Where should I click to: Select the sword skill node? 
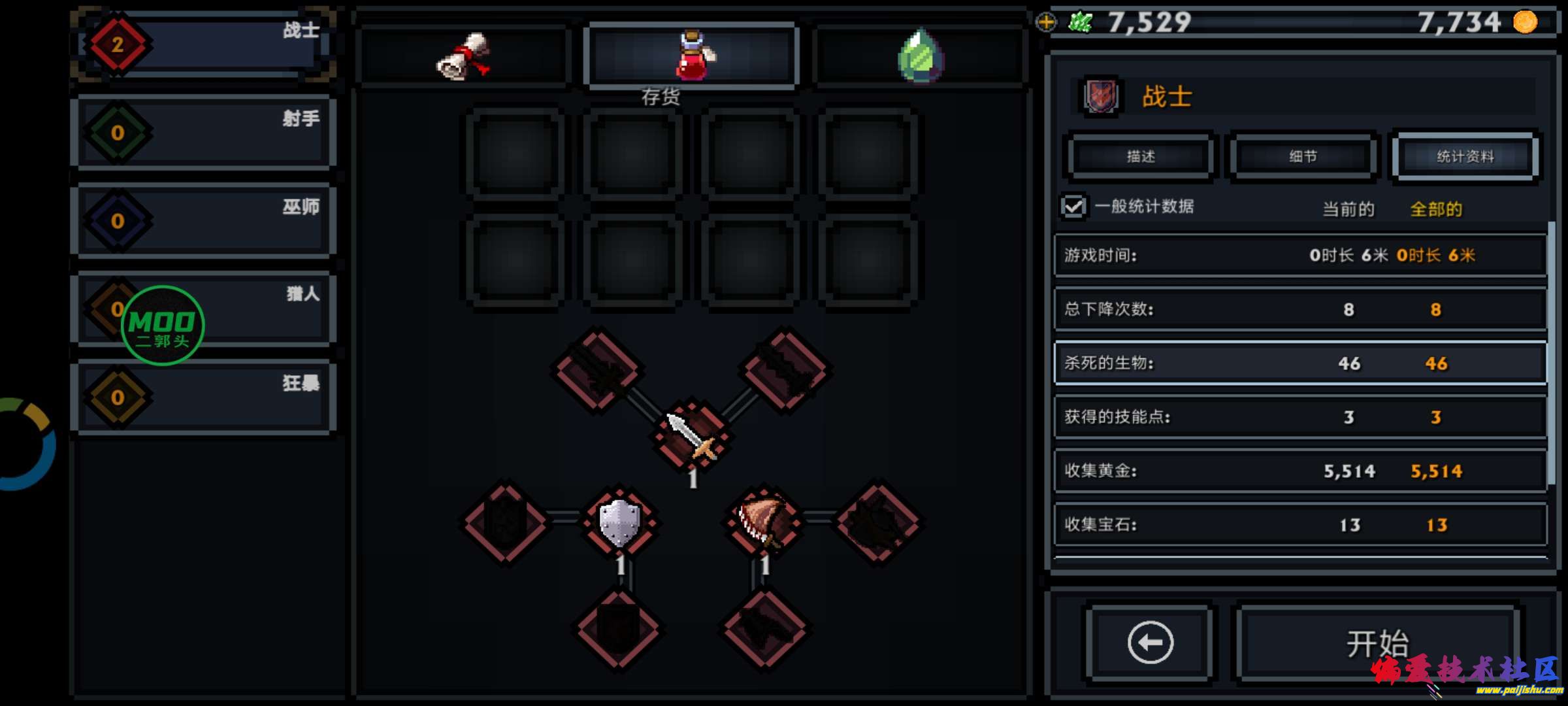point(692,435)
